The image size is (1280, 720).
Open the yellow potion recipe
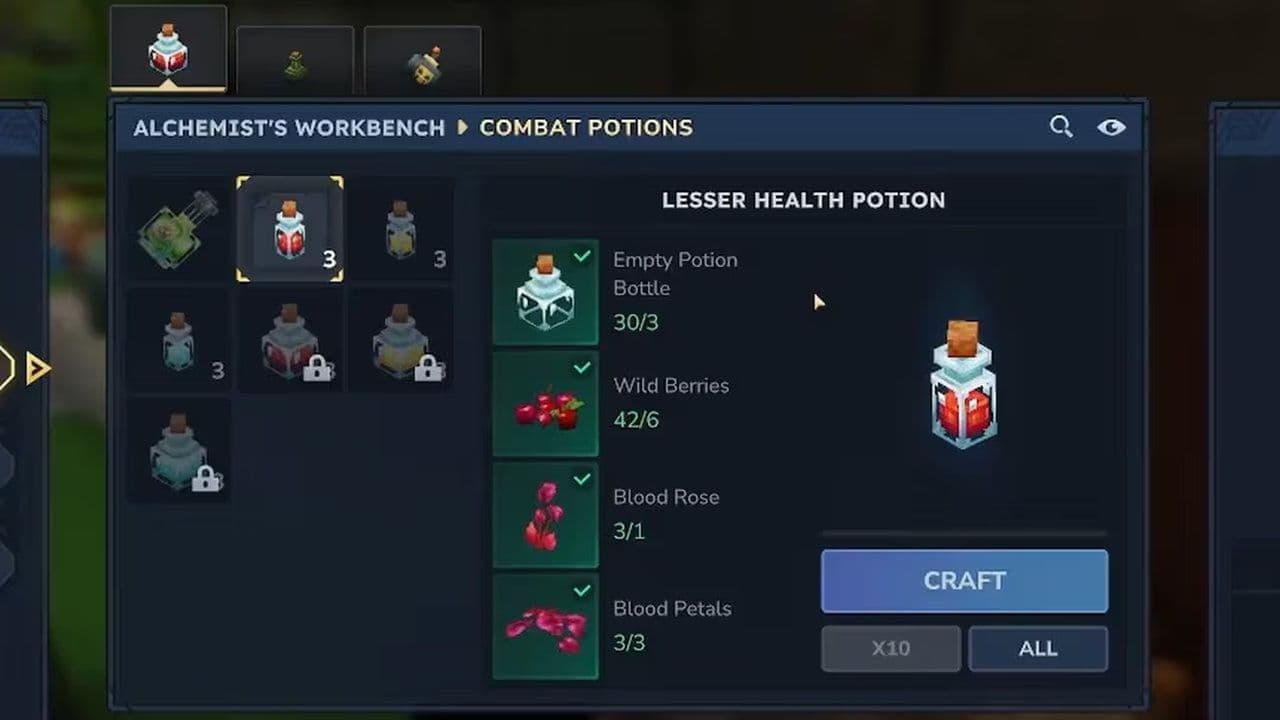(402, 229)
